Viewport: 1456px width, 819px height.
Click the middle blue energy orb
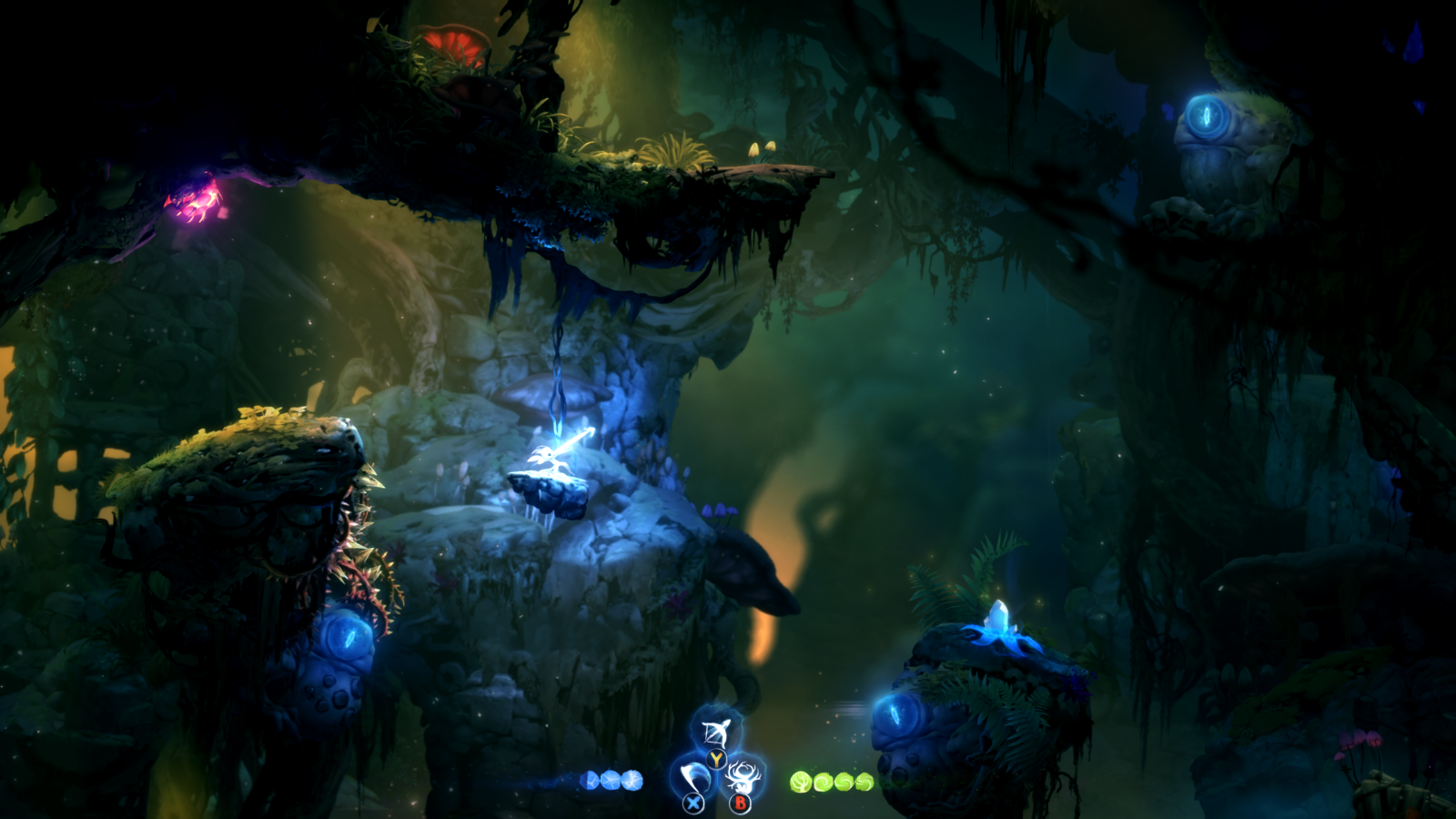[x=611, y=778]
